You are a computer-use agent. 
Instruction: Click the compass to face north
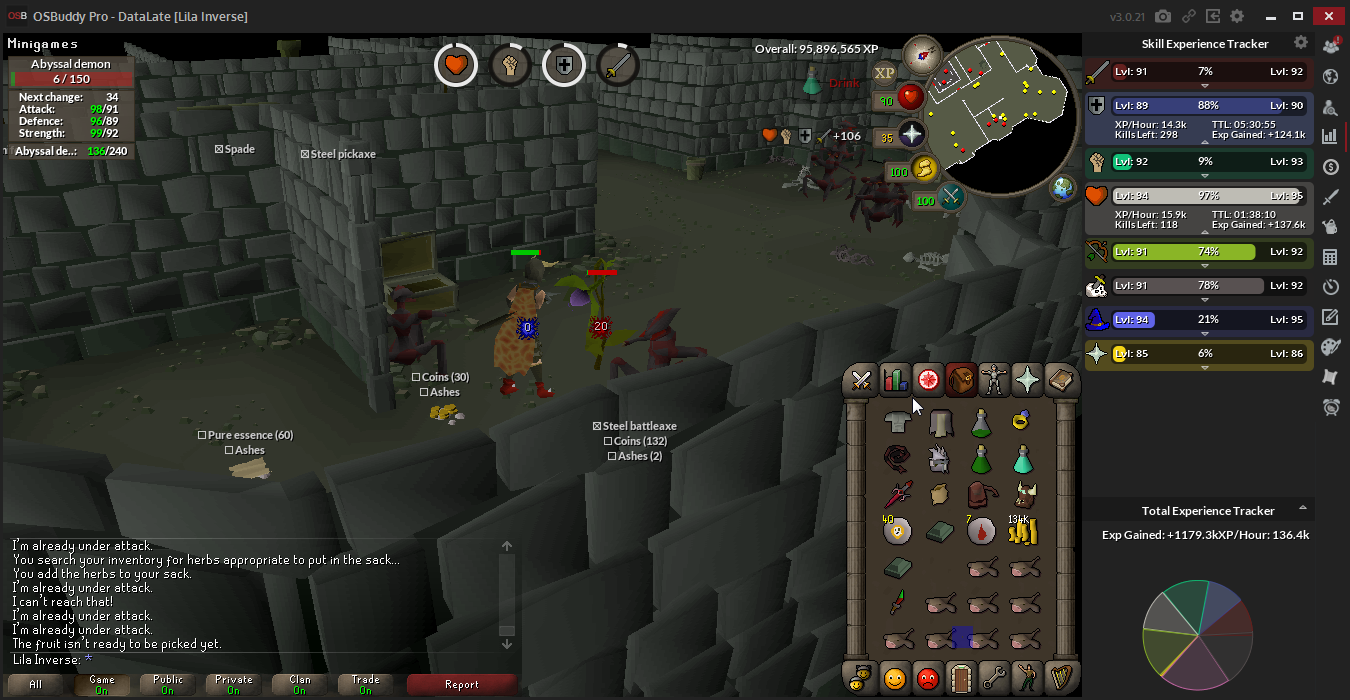[921, 54]
